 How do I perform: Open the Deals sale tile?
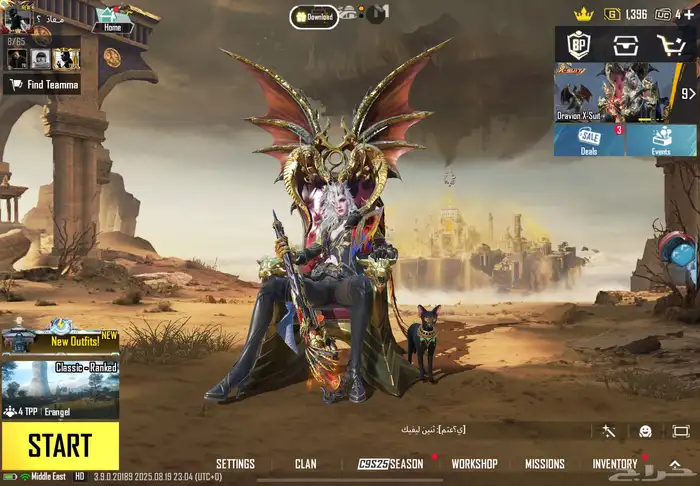pyautogui.click(x=589, y=140)
